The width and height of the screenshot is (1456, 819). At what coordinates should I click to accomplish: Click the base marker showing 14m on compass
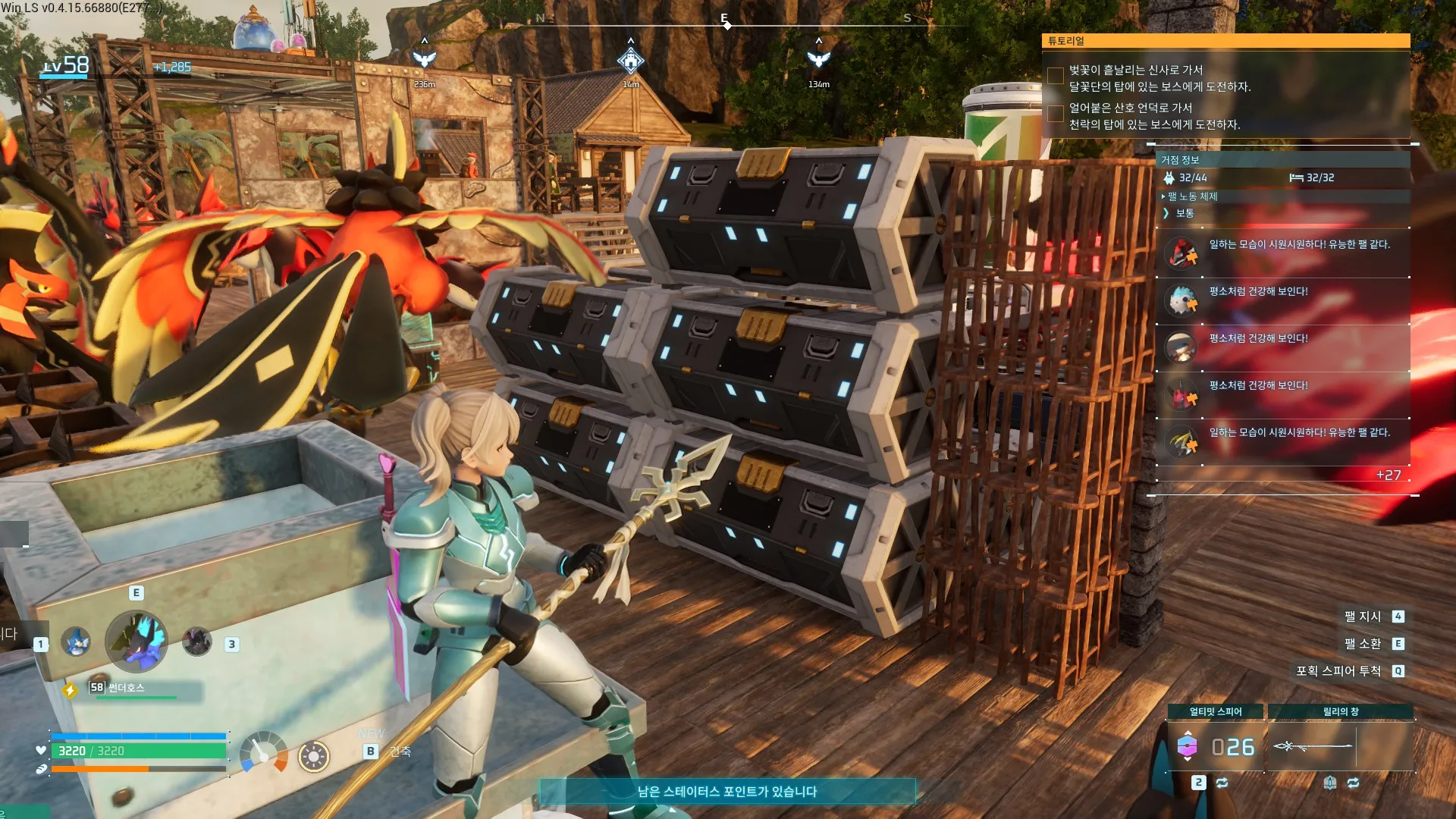coord(630,60)
